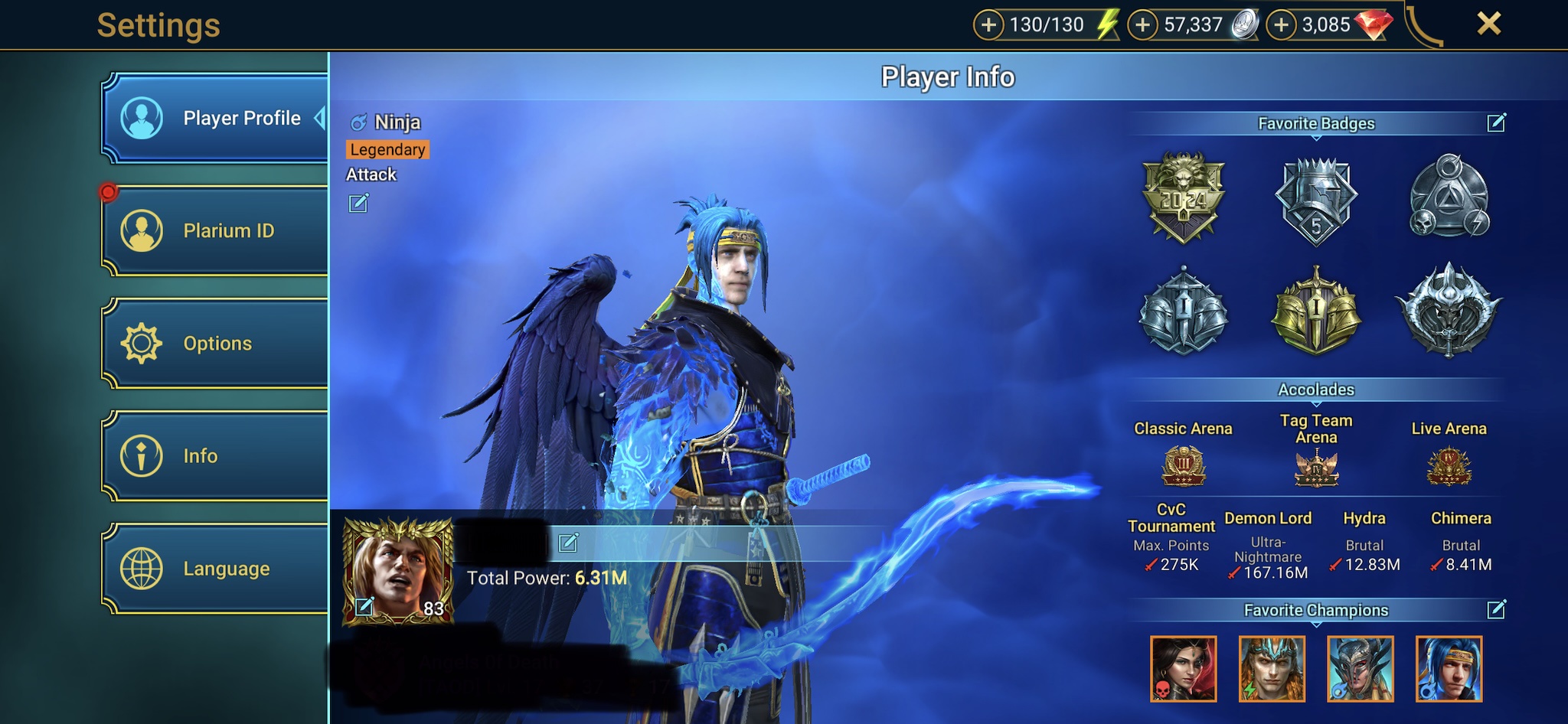This screenshot has width=1568, height=724.
Task: Open the Options settings section
Action: [x=216, y=343]
